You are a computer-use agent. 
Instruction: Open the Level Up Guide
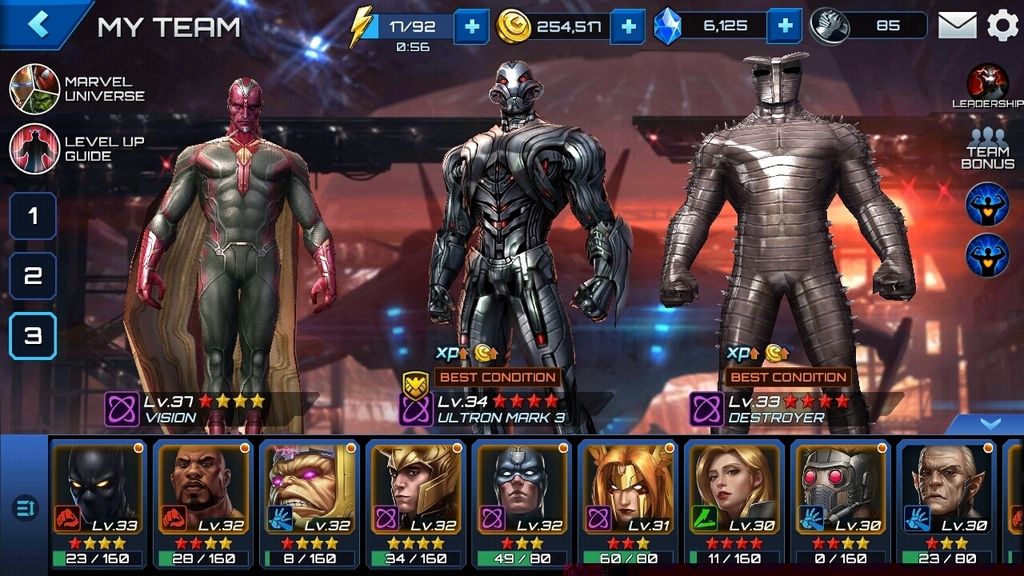coord(35,149)
